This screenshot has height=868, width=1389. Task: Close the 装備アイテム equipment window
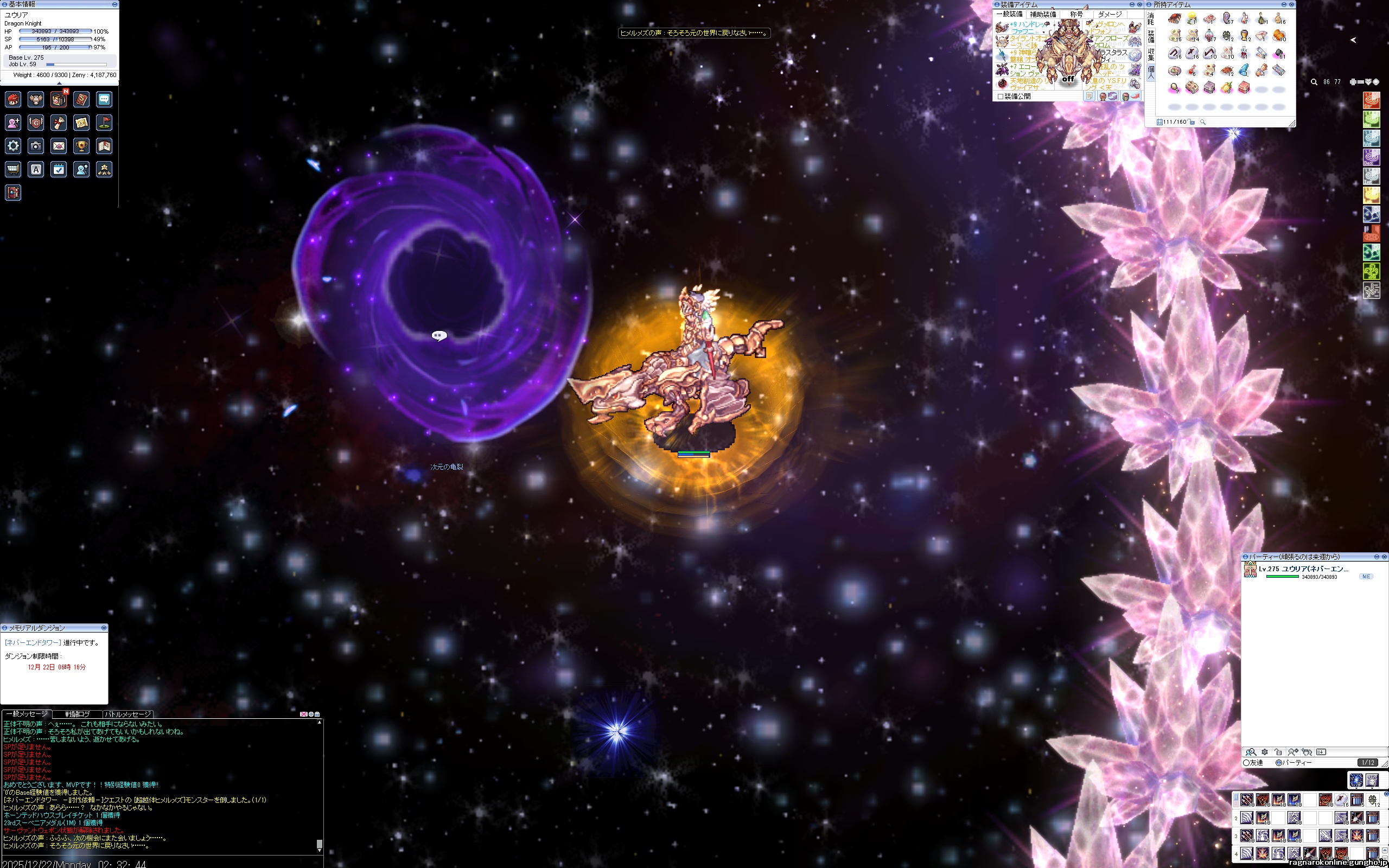coord(1139,4)
